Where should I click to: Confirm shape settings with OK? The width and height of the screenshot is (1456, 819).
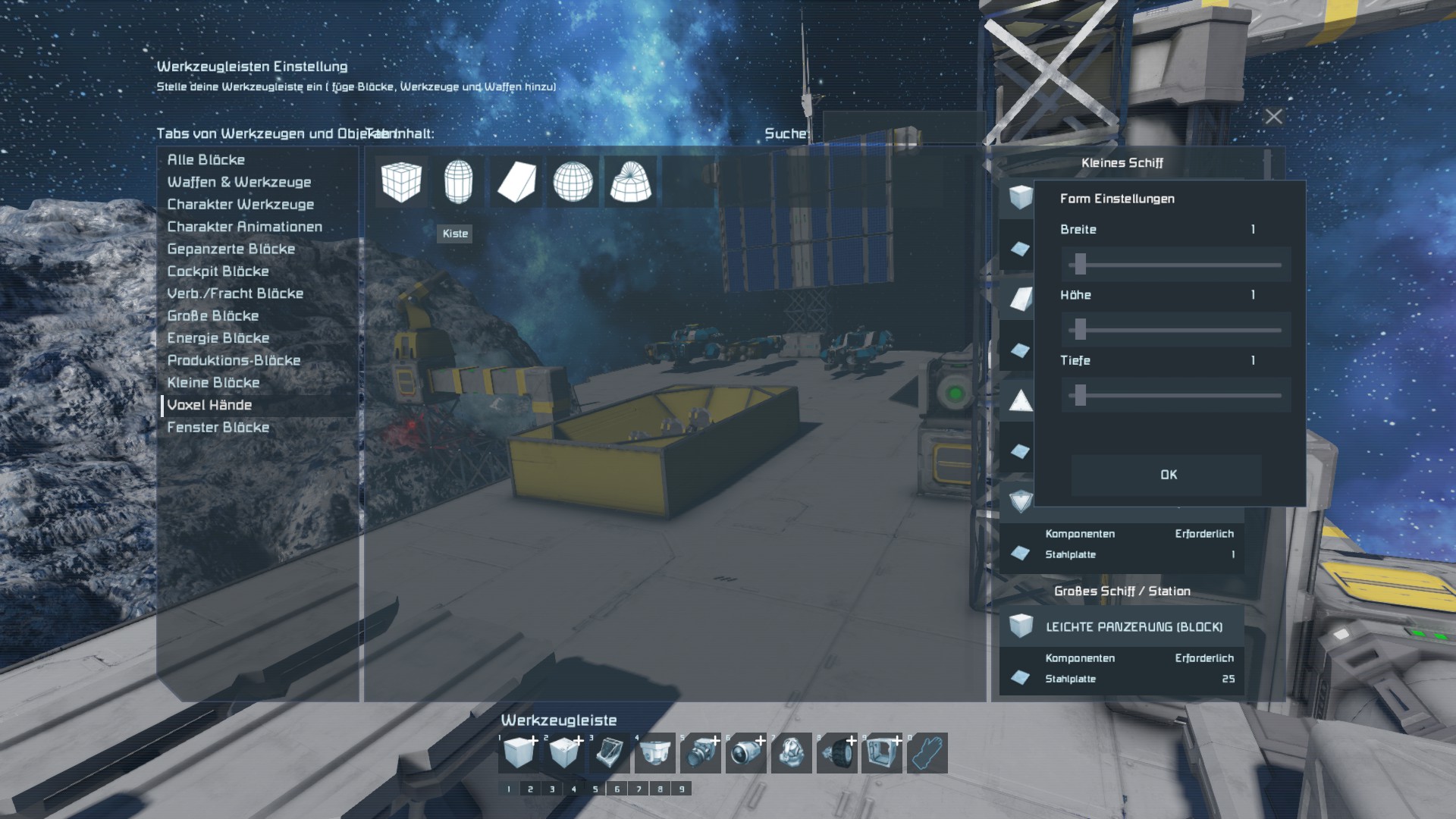click(1167, 475)
